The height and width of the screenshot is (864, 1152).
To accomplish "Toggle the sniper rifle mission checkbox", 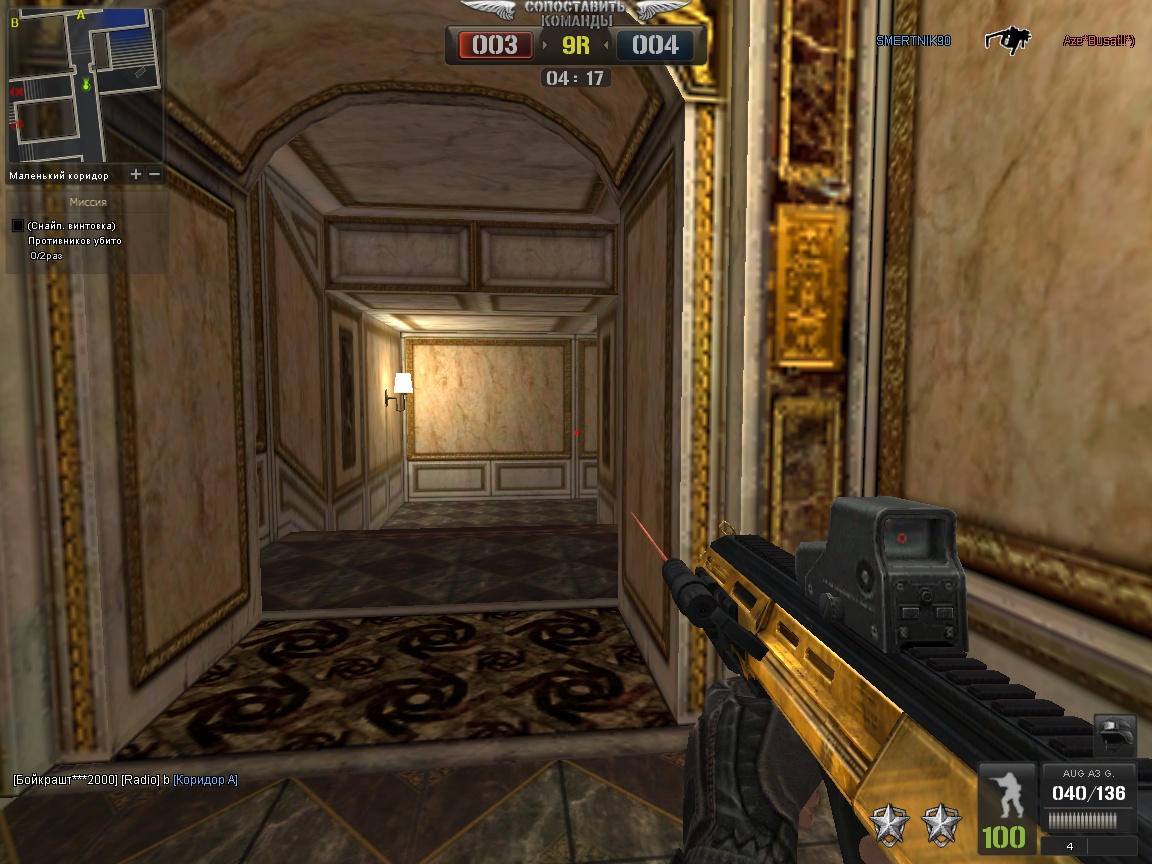I will tap(17, 226).
